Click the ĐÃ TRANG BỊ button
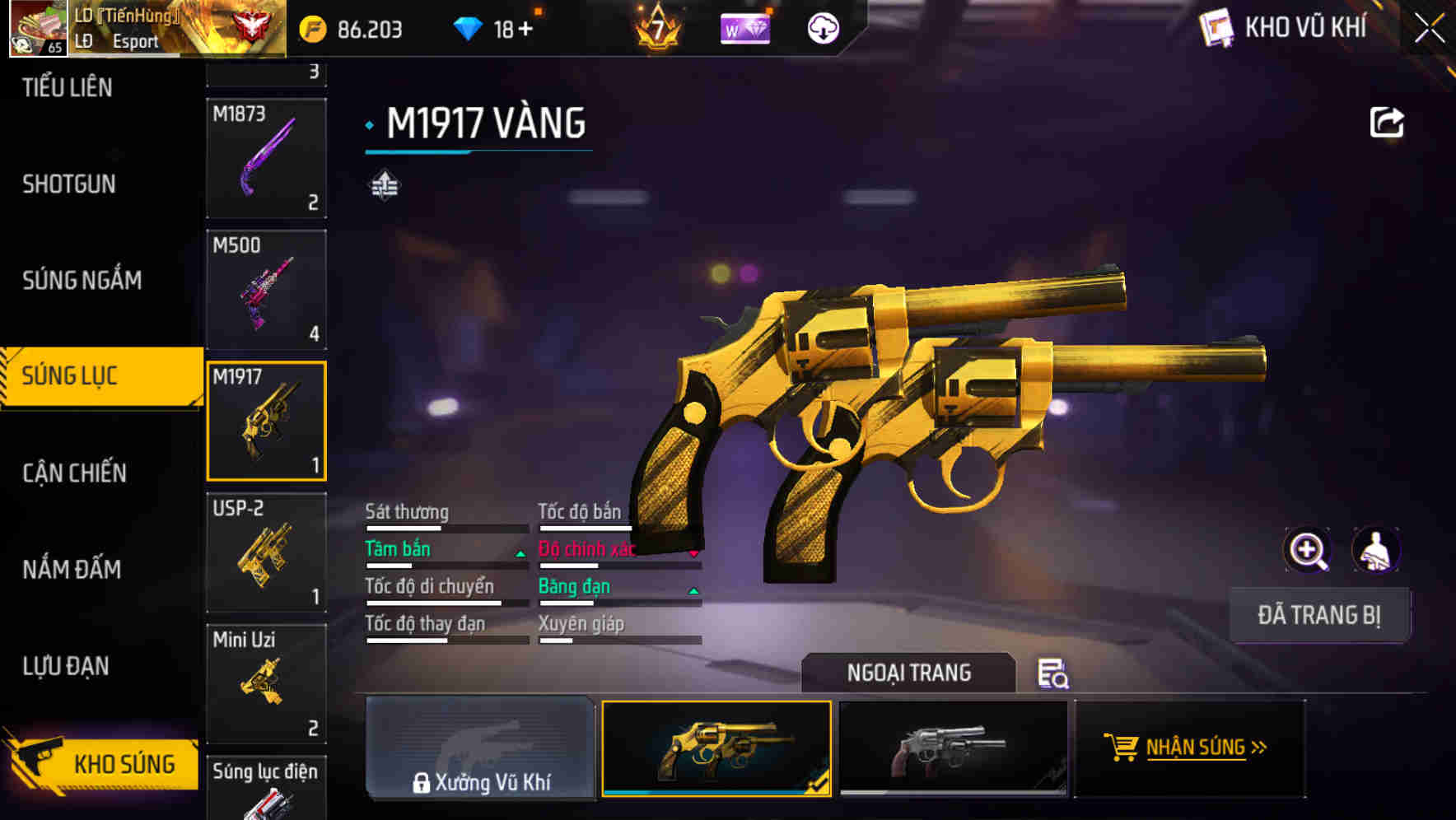 click(x=1319, y=614)
